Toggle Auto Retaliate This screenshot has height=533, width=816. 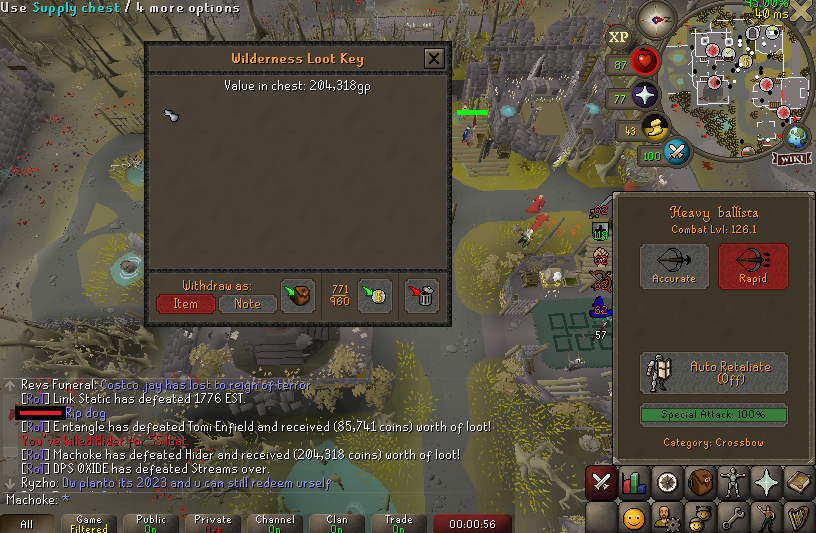point(714,373)
